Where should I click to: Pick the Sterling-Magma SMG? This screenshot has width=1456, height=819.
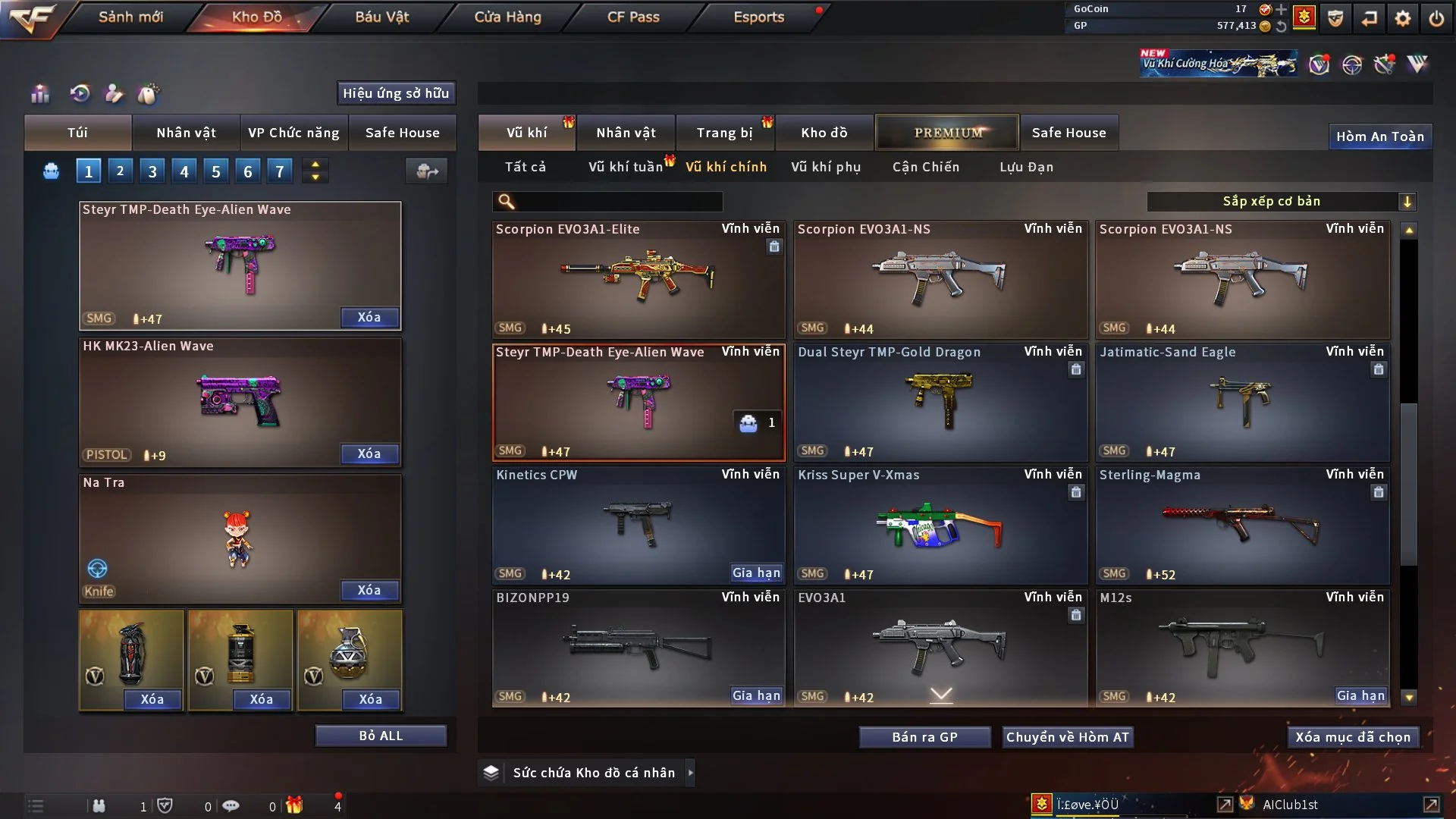click(x=1242, y=525)
